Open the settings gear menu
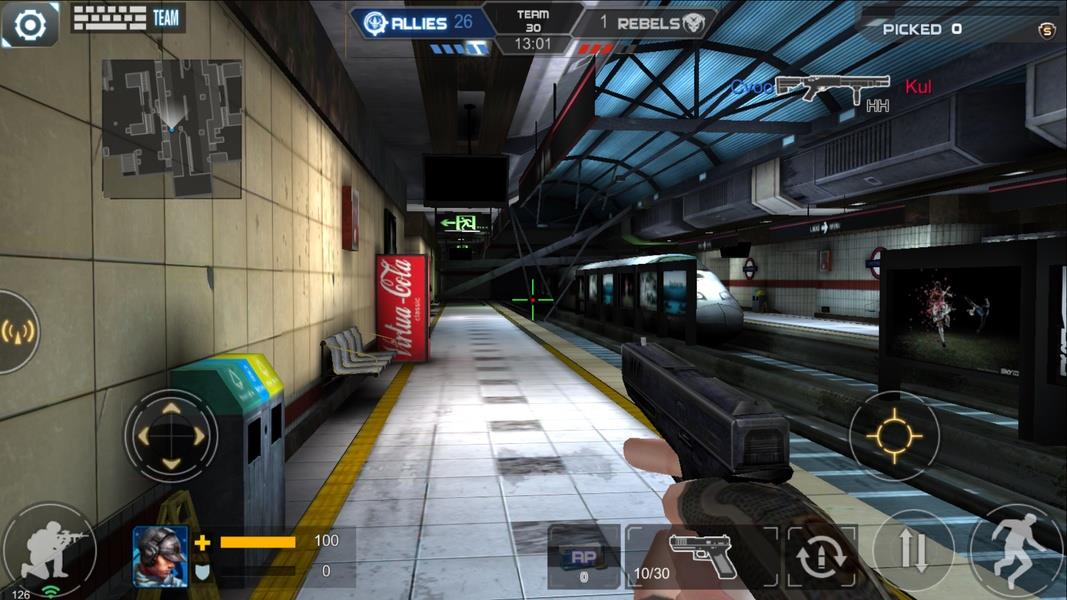1067x600 pixels. (29, 25)
